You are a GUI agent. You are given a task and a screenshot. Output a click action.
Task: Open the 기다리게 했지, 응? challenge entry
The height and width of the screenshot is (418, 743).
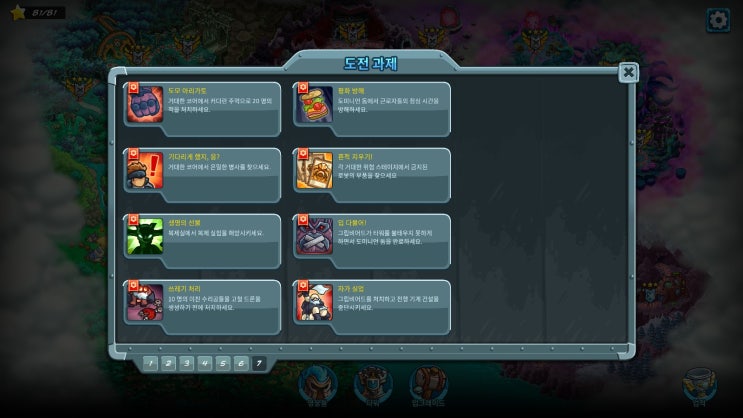(x=203, y=170)
